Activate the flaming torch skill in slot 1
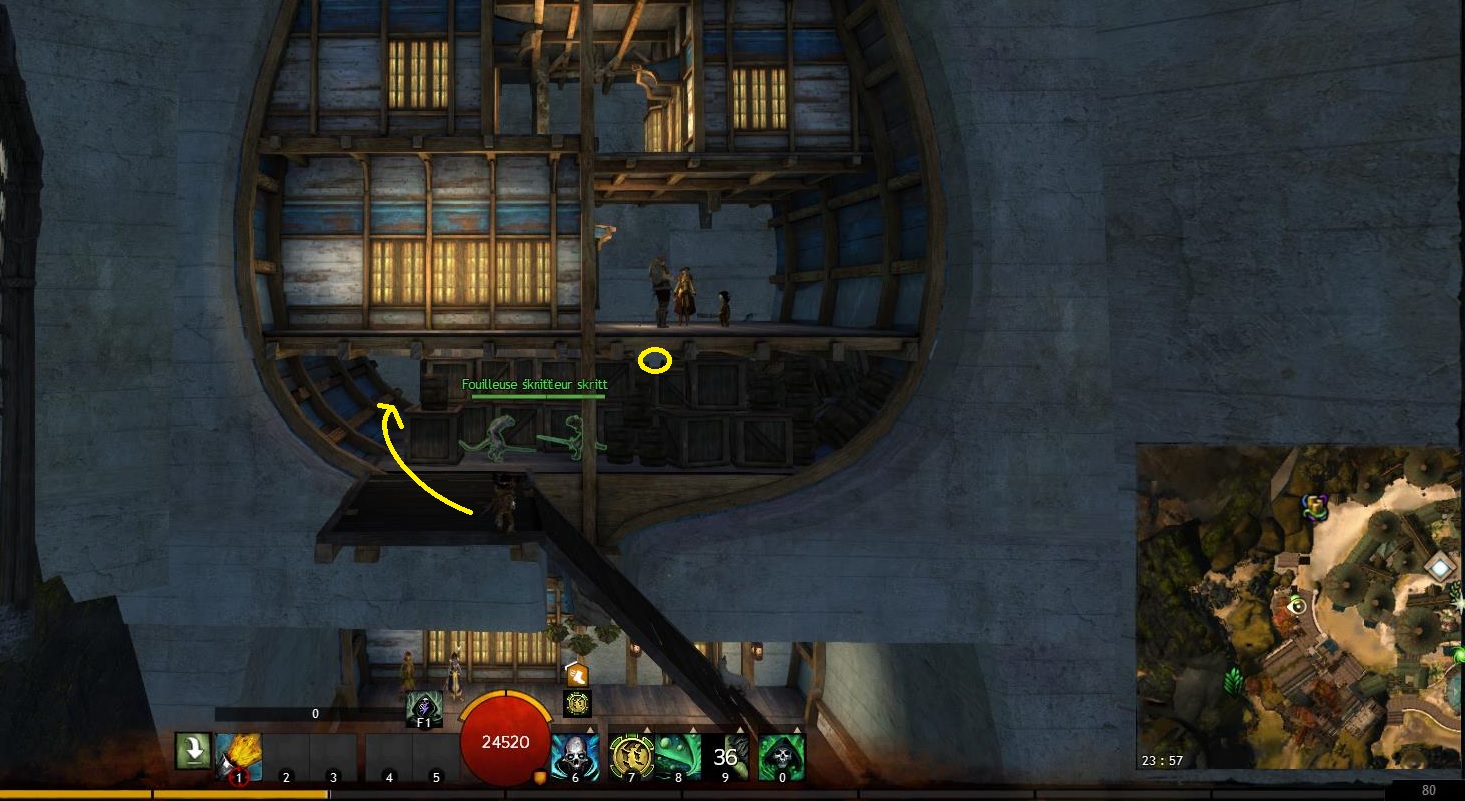Screen dimensions: 1465x801 (238, 756)
